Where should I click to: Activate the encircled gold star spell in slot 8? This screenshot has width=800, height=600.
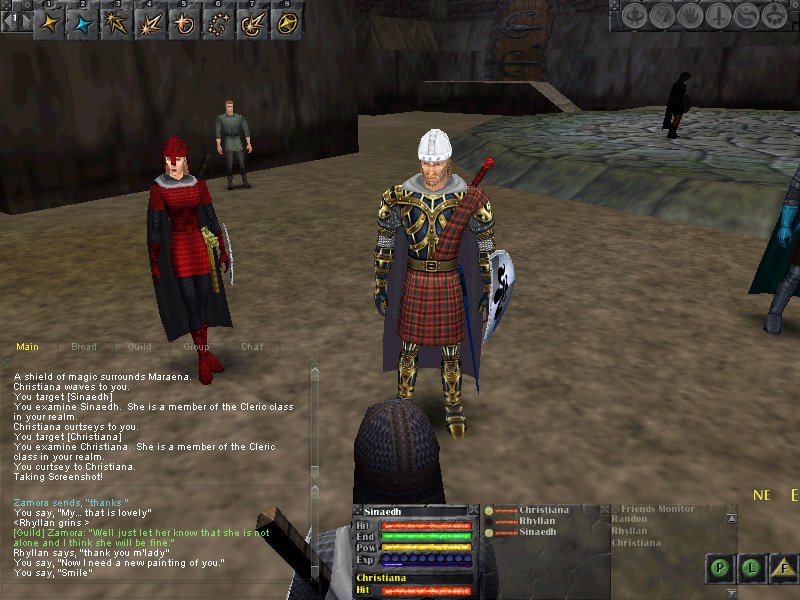click(x=287, y=24)
